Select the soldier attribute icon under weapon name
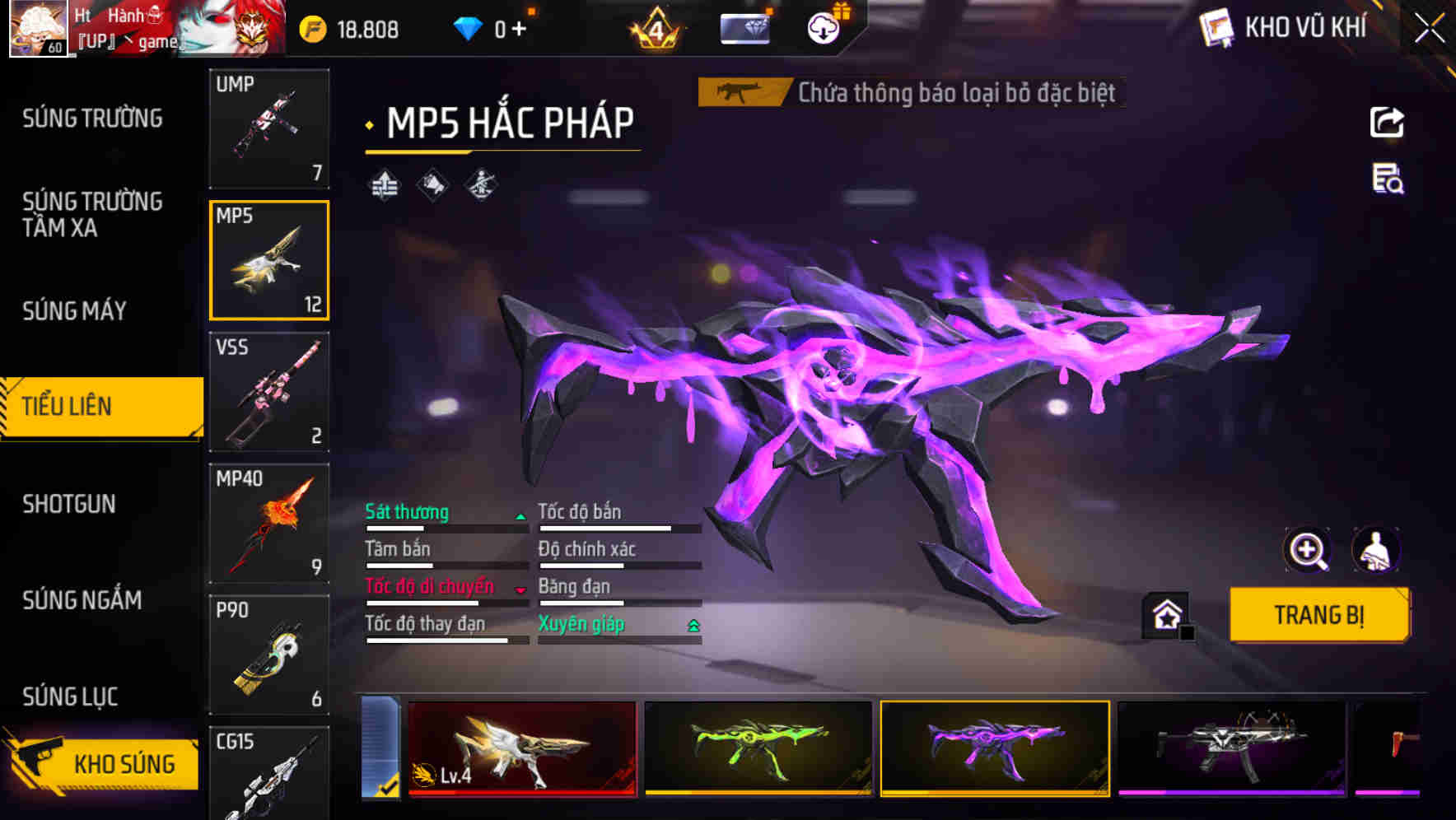Image resolution: width=1456 pixels, height=820 pixels. [482, 184]
